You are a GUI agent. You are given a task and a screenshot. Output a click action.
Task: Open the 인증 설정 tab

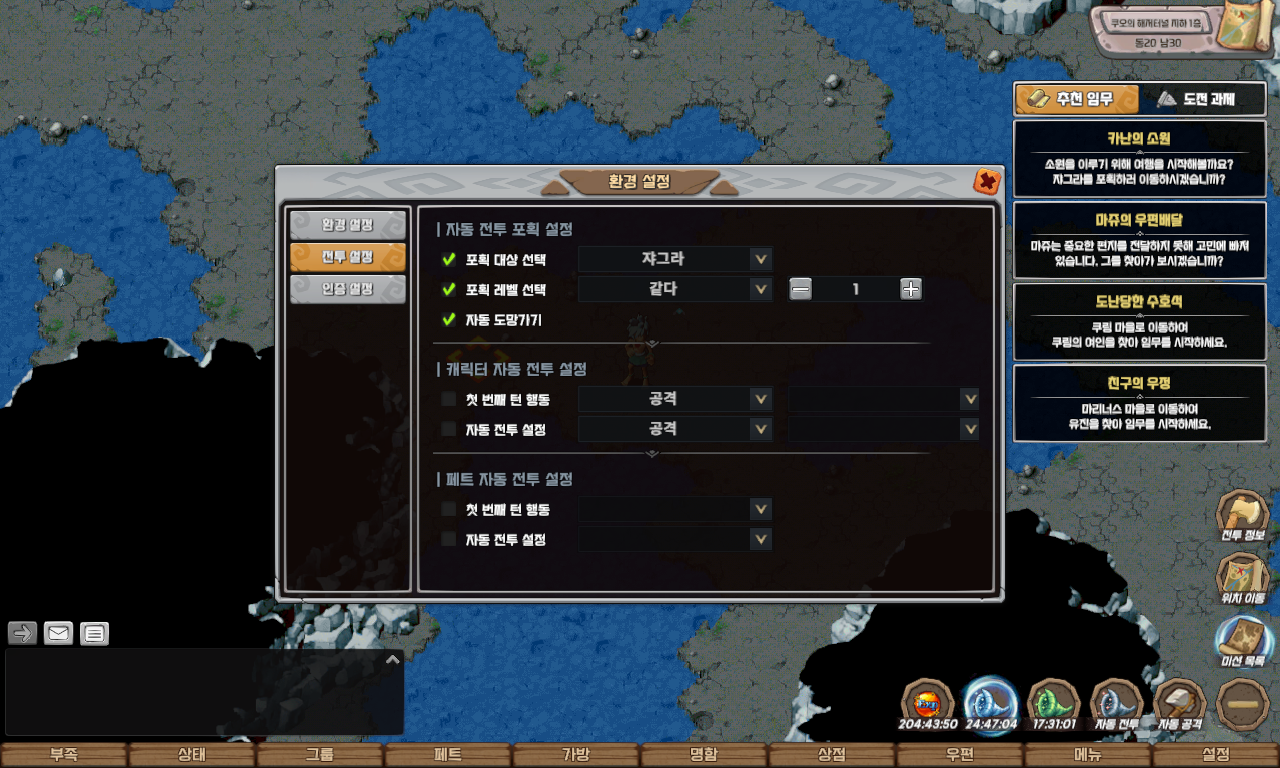[x=348, y=289]
